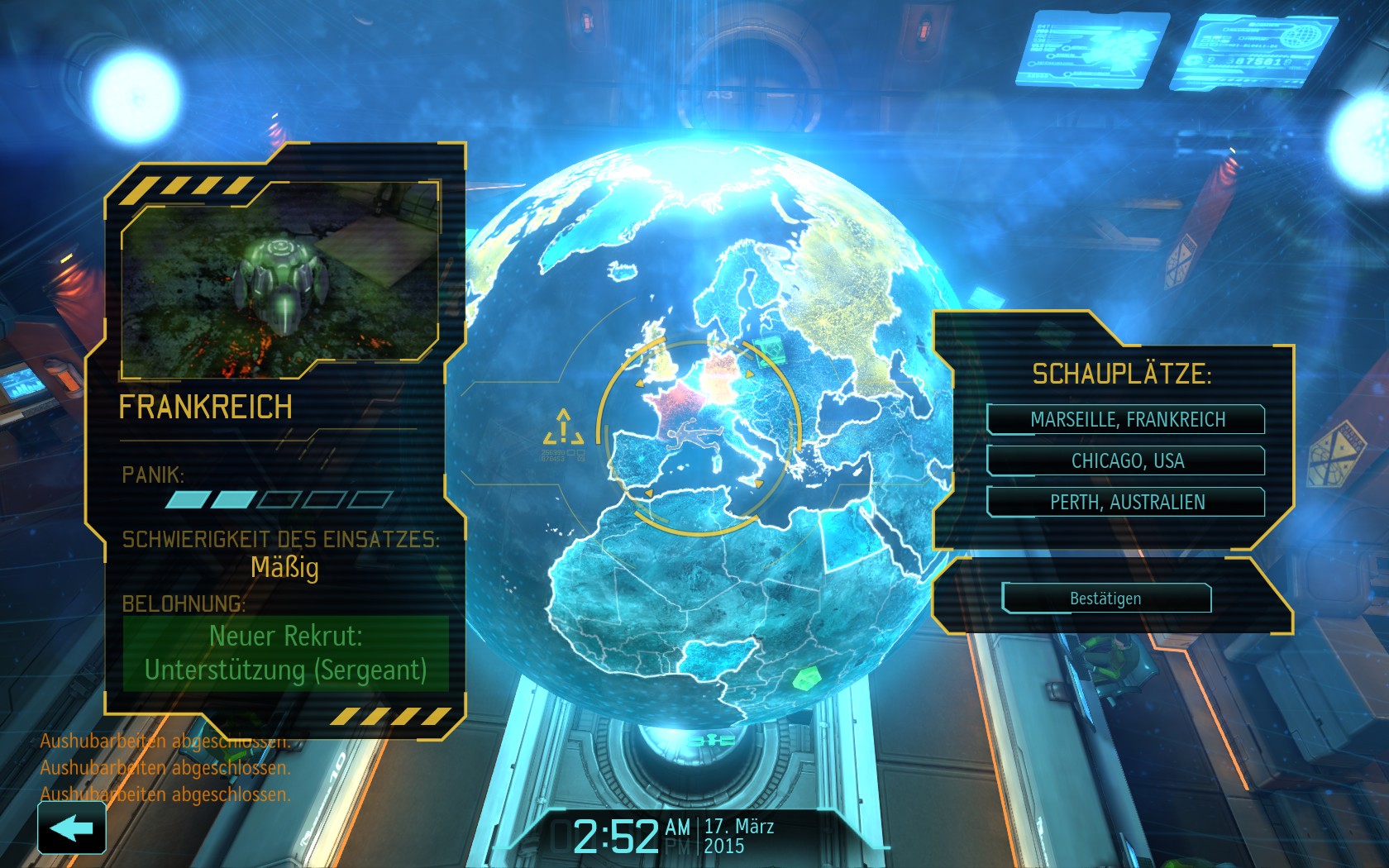Confirm the selection with Bestätigen
Screen dimensions: 1389x868
(1106, 598)
